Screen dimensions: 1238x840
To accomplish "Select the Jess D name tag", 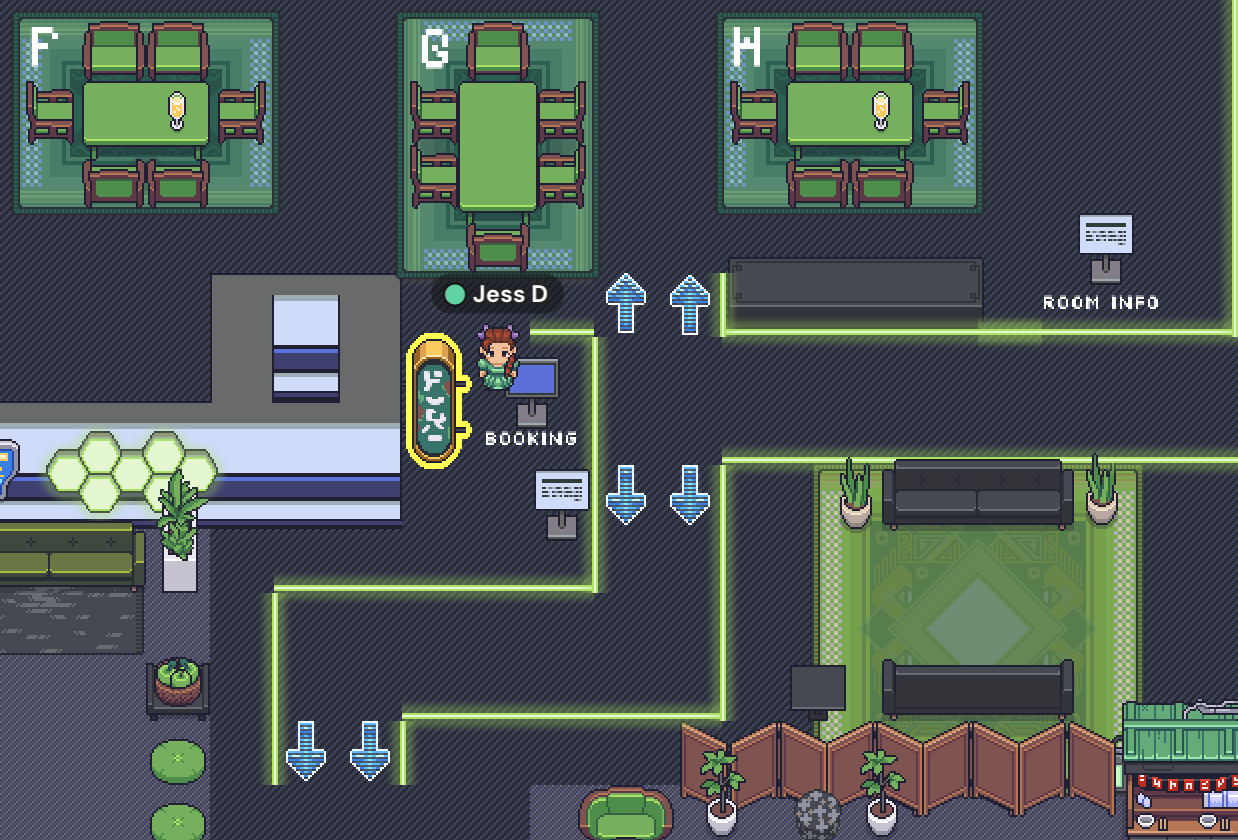I will pyautogui.click(x=497, y=294).
